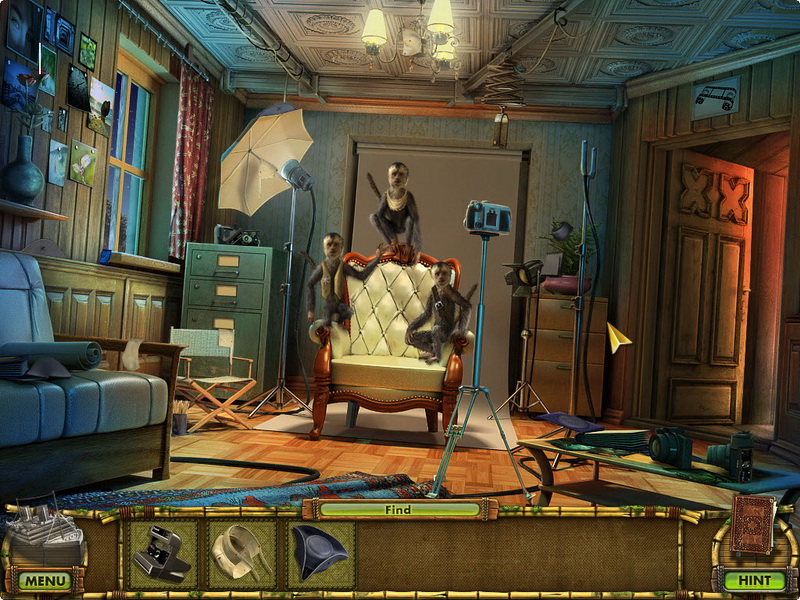Select the instant camera find slot
The width and height of the screenshot is (800, 600).
click(x=163, y=553)
